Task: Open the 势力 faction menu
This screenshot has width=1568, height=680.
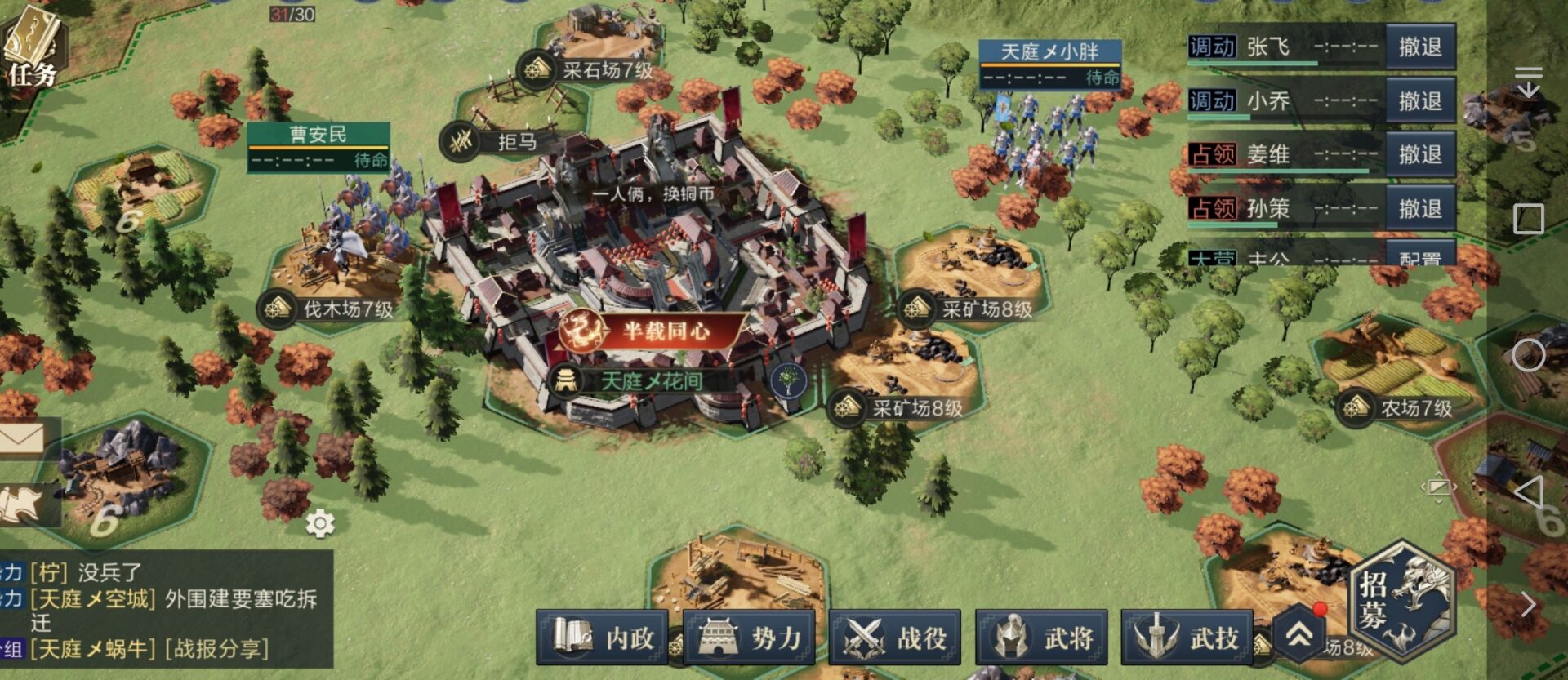Action: [748, 637]
